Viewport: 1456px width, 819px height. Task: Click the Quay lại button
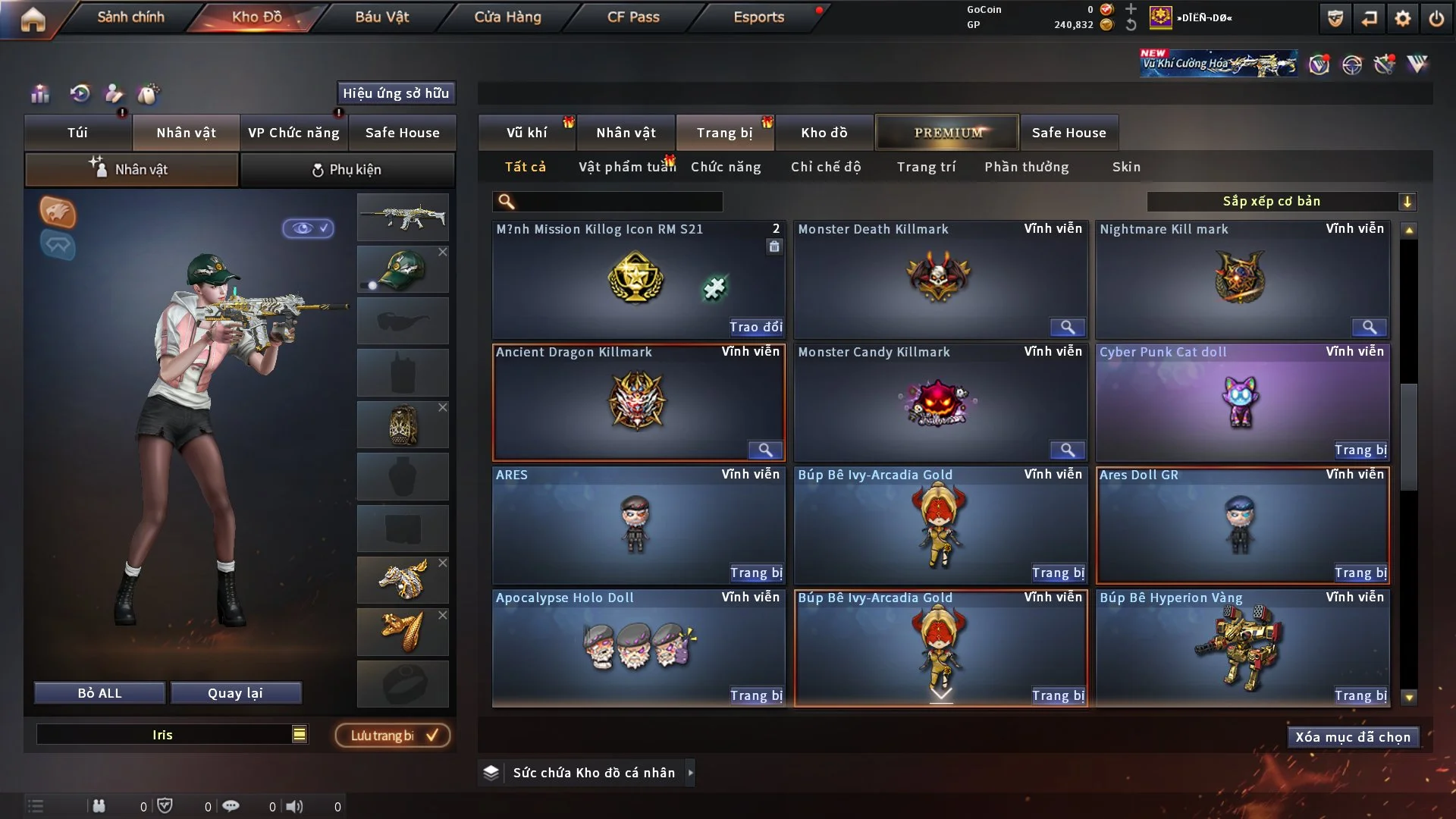pos(235,693)
